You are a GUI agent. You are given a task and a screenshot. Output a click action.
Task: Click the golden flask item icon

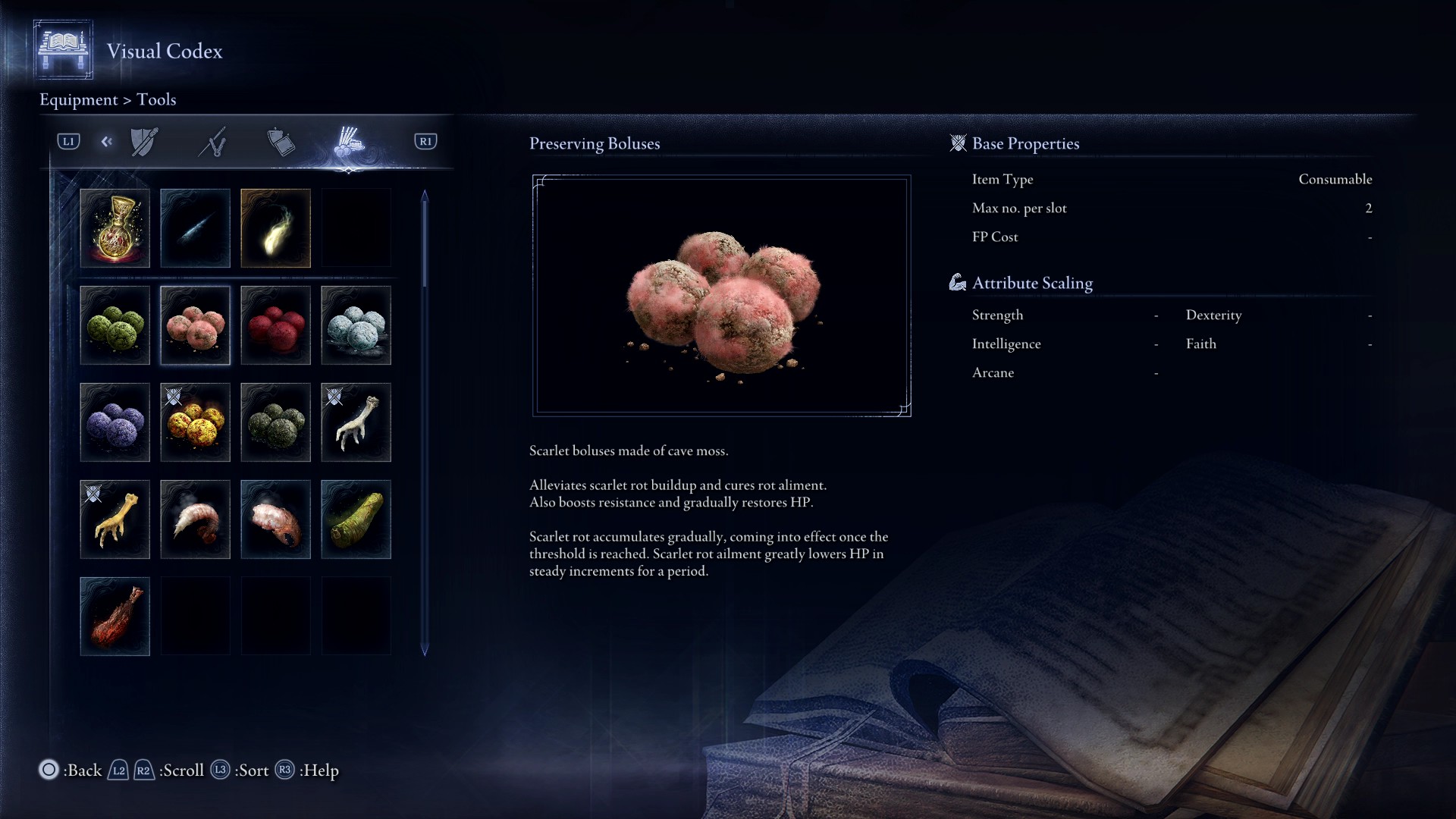click(x=115, y=227)
